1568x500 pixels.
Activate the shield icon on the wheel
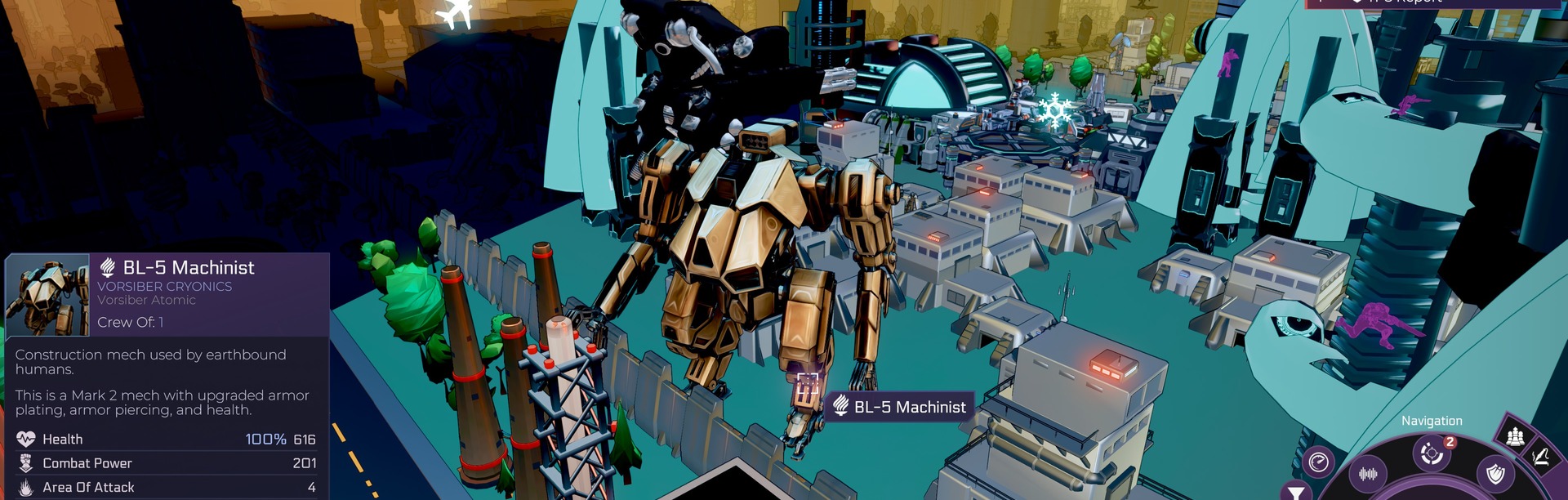[1495, 473]
